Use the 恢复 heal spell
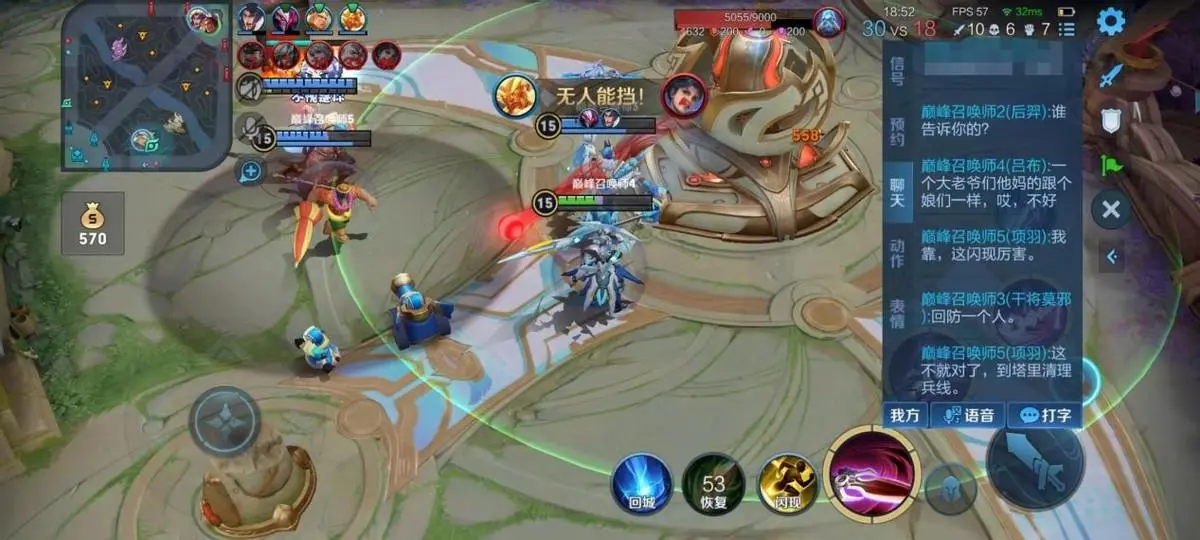This screenshot has height=540, width=1200. coord(713,484)
